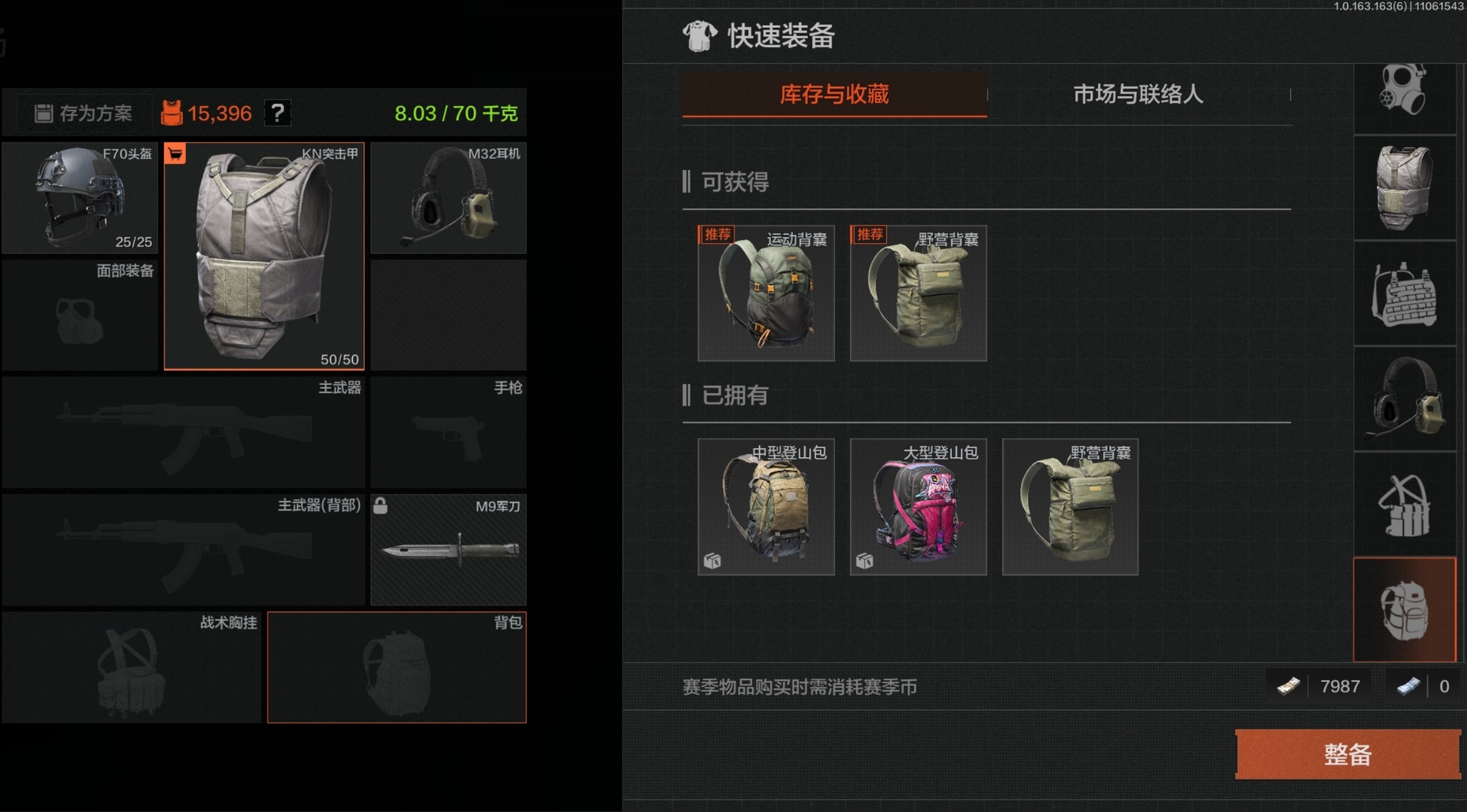Open the 战术胸挂 chest rig slot

131,668
